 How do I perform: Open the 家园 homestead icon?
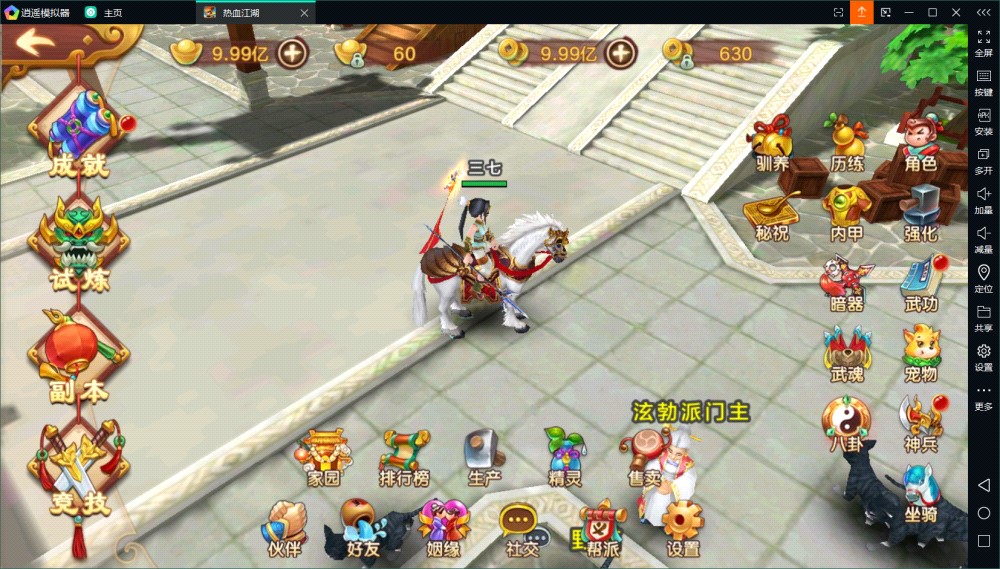323,457
